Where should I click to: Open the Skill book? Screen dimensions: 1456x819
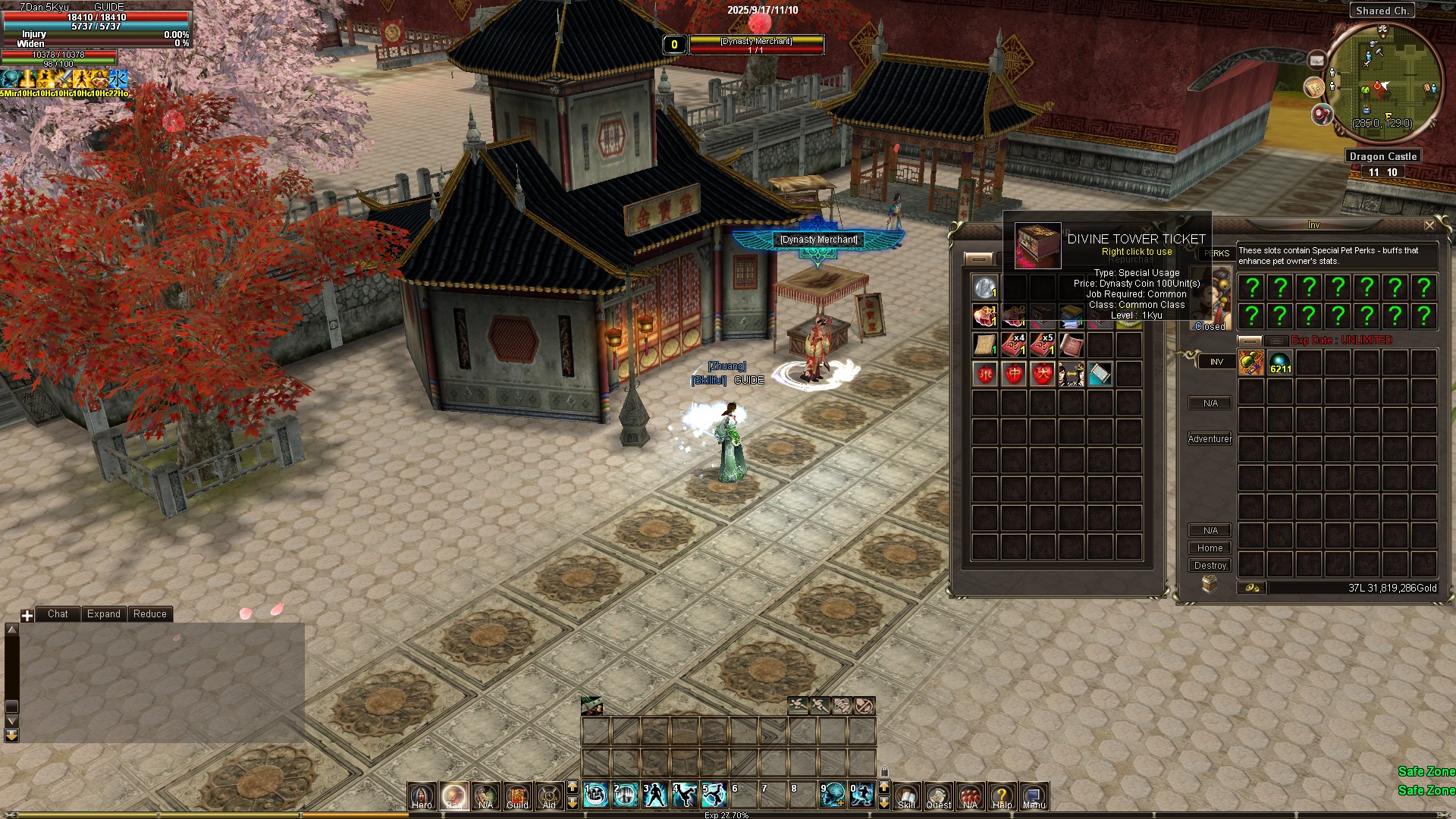click(907, 795)
